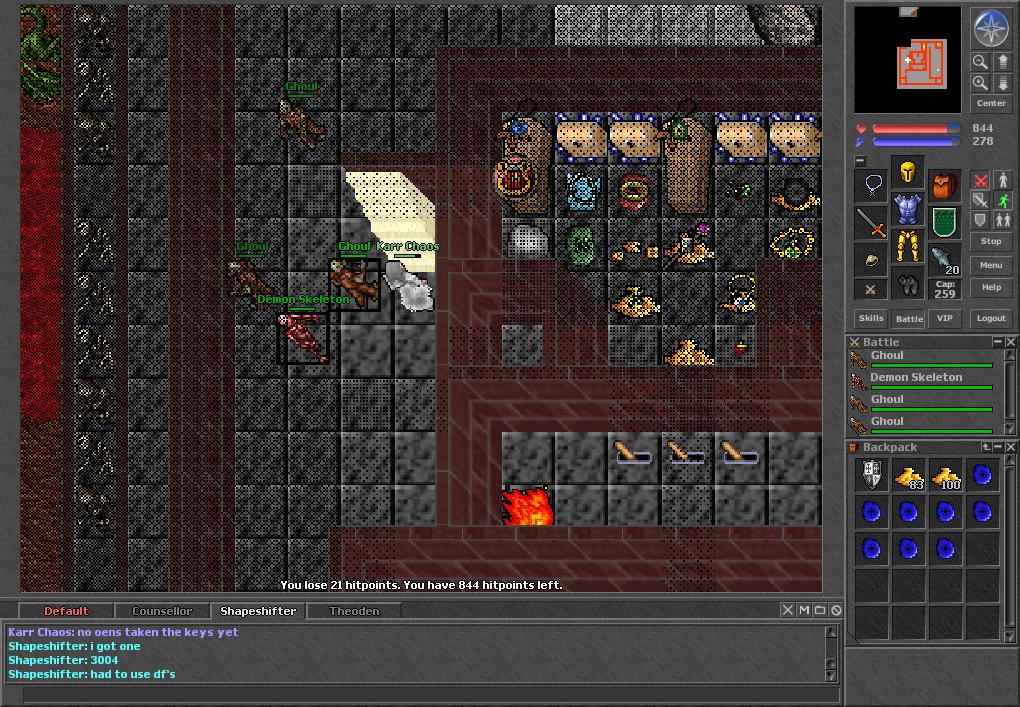
Task: Open the Help button
Action: pyautogui.click(x=991, y=287)
